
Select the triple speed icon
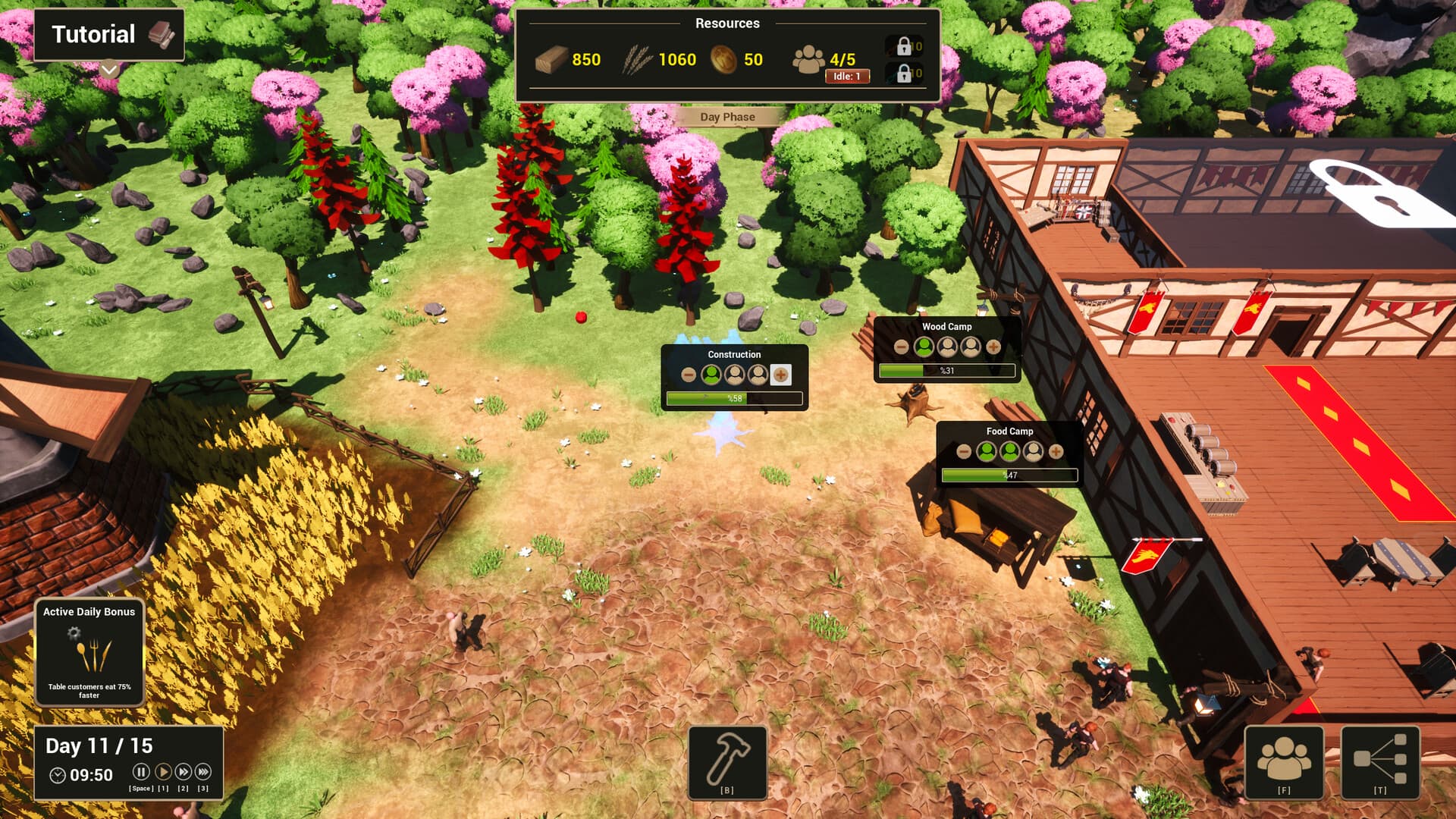click(x=204, y=771)
